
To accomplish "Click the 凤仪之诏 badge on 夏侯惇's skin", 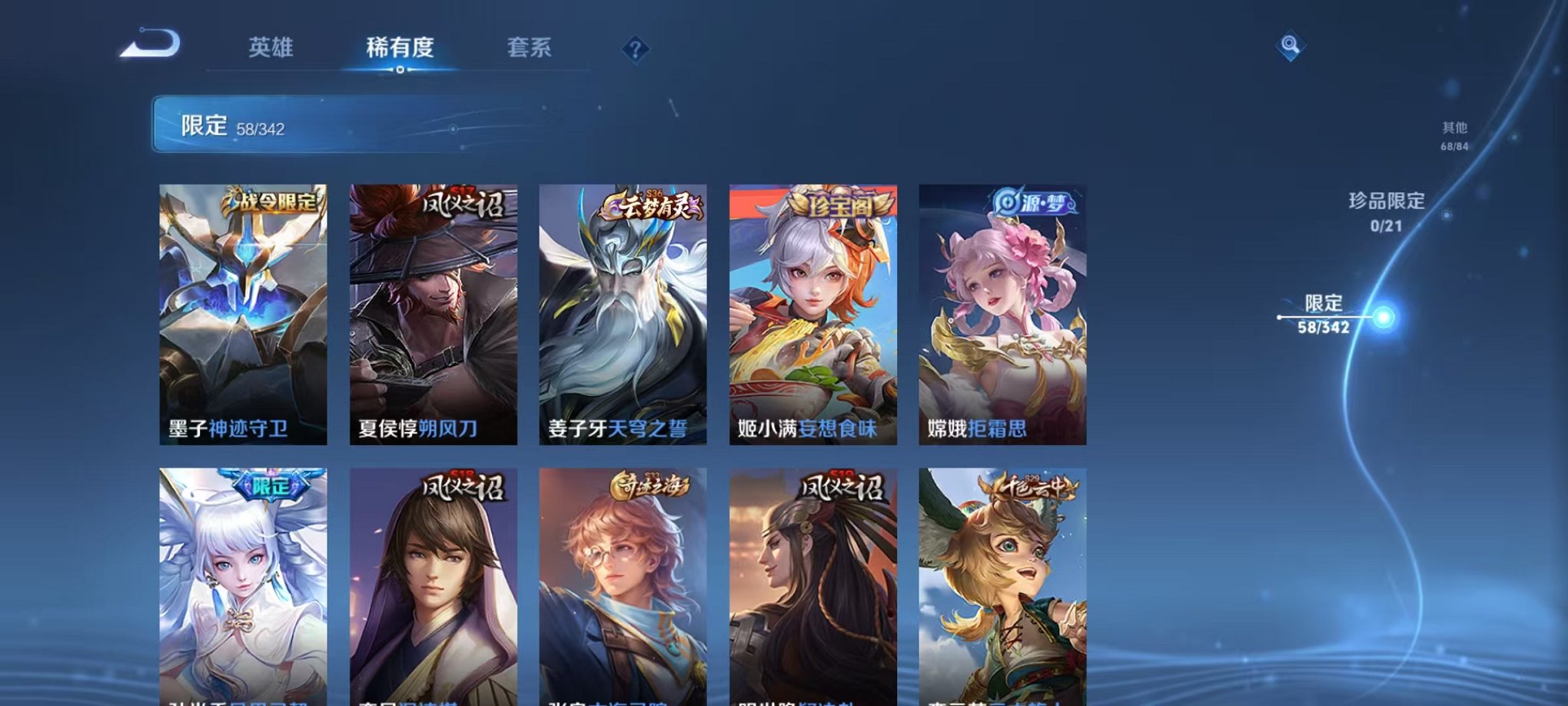I will (x=462, y=204).
